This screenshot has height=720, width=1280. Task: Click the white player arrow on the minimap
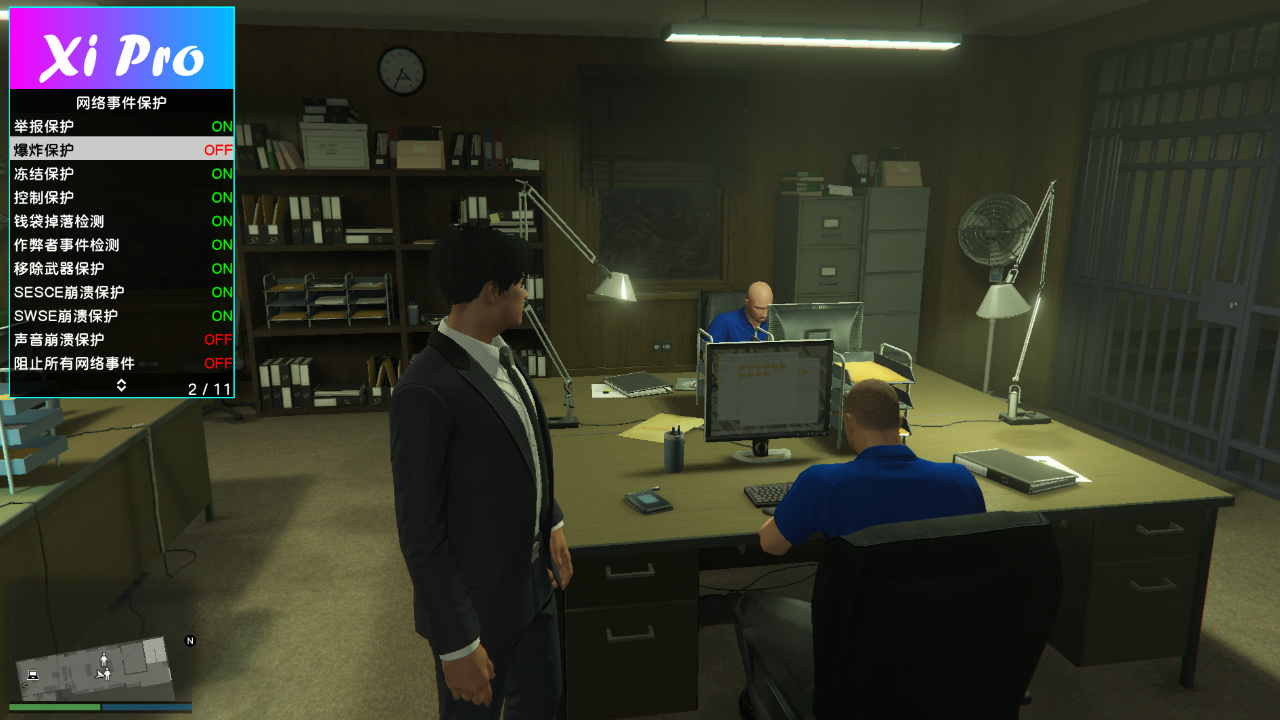pos(99,675)
